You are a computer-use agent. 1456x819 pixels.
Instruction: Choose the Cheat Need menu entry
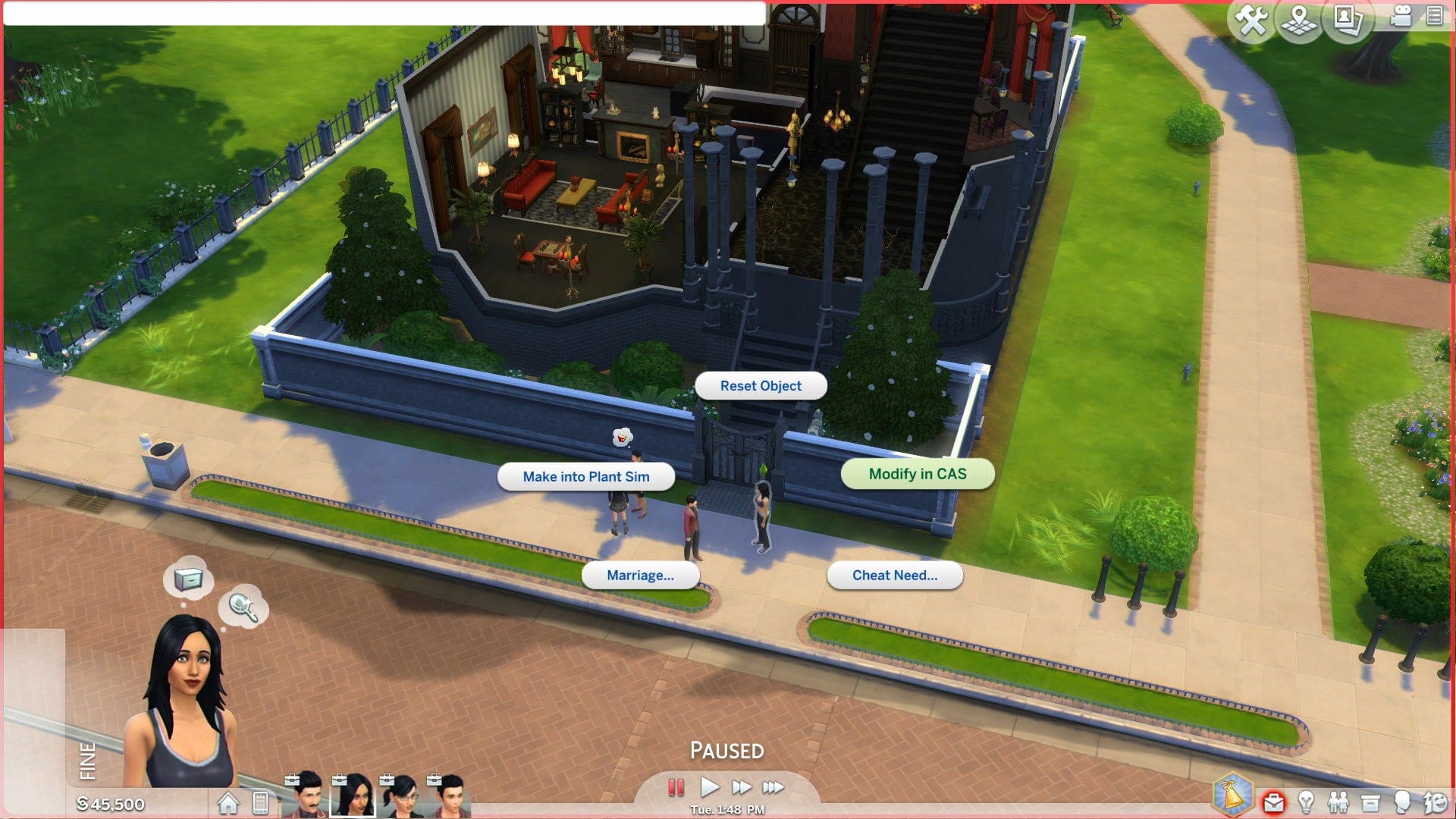[x=896, y=576]
